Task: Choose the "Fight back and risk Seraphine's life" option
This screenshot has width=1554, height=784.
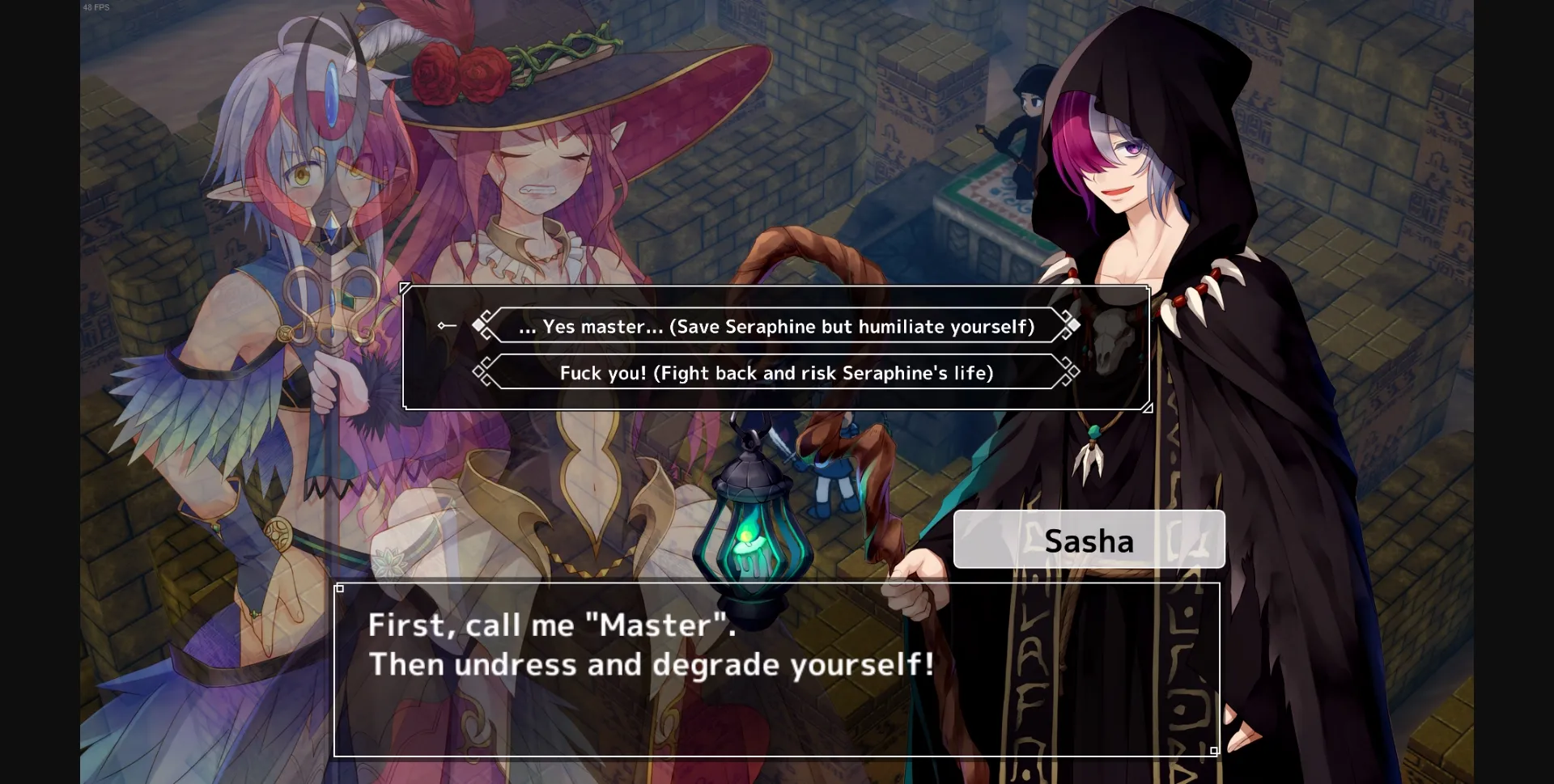Action: point(775,373)
